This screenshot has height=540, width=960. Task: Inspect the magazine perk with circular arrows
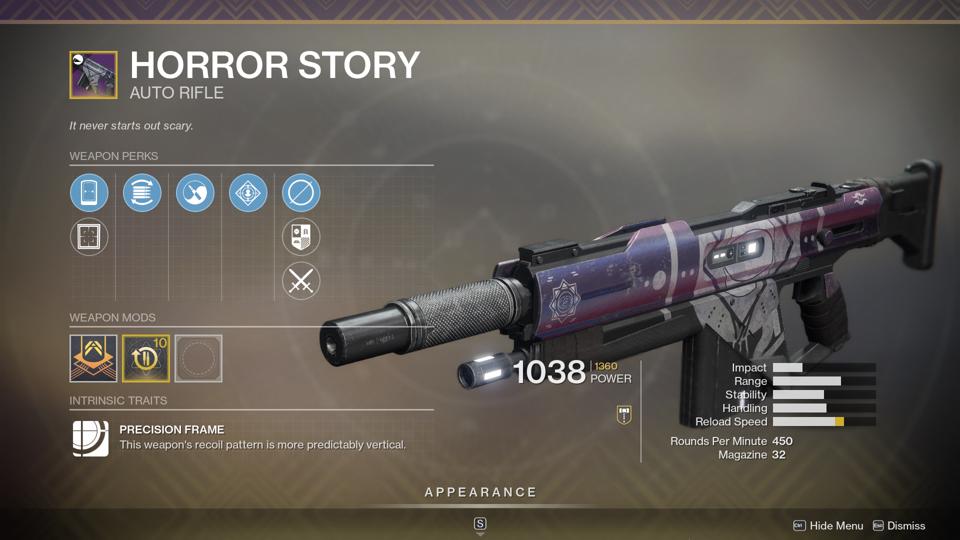point(142,192)
